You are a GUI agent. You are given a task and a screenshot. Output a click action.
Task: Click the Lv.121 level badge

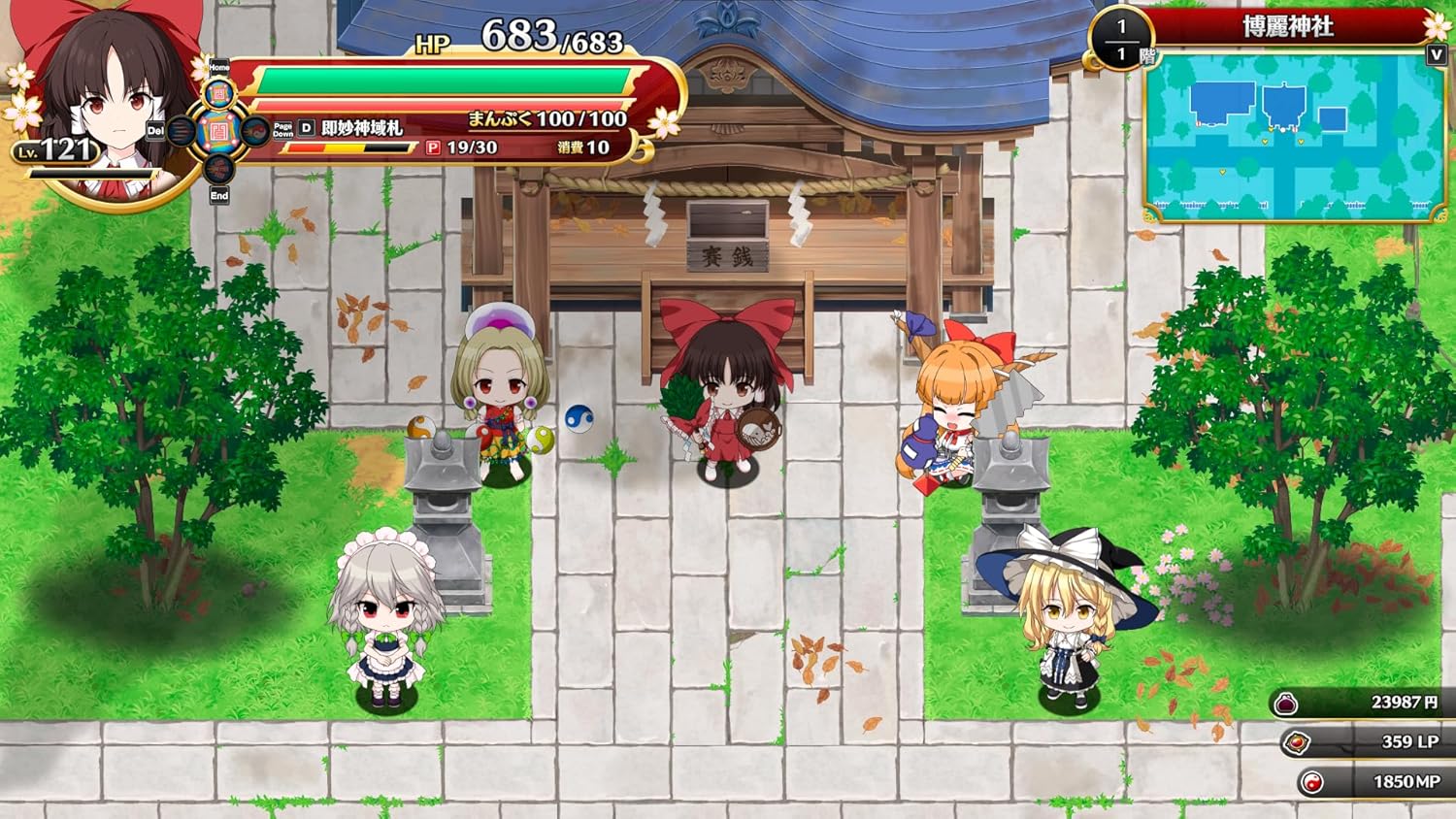tap(56, 151)
